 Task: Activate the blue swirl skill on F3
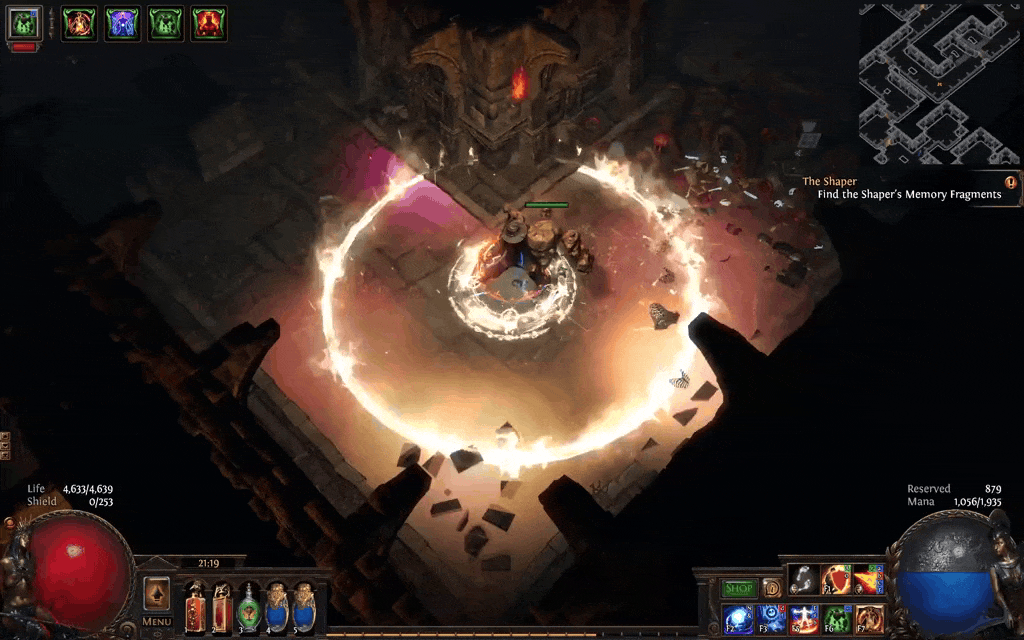coord(771,619)
